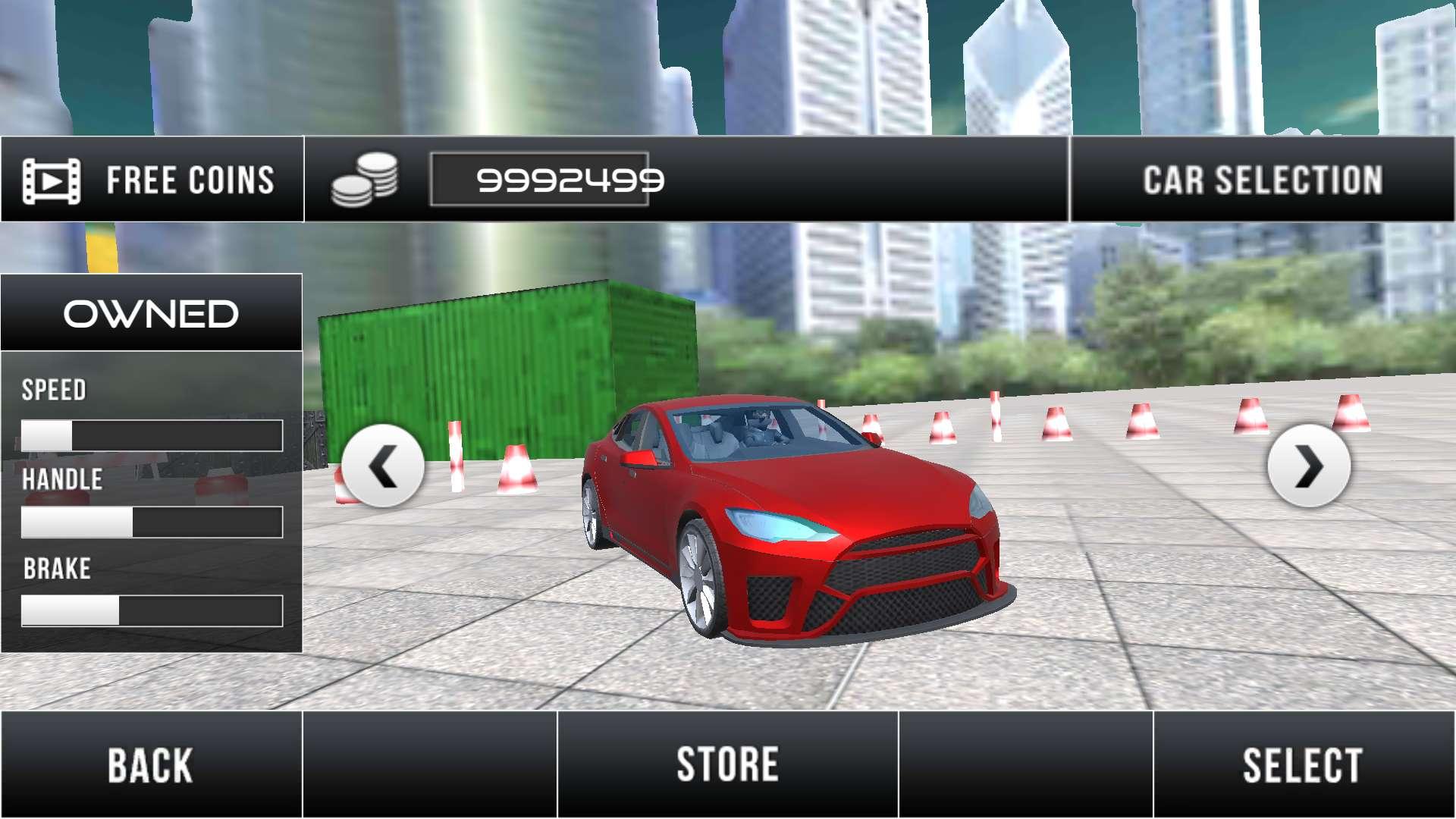Watch a video for Free Coins
Screen dimensions: 1456x819
pyautogui.click(x=152, y=180)
